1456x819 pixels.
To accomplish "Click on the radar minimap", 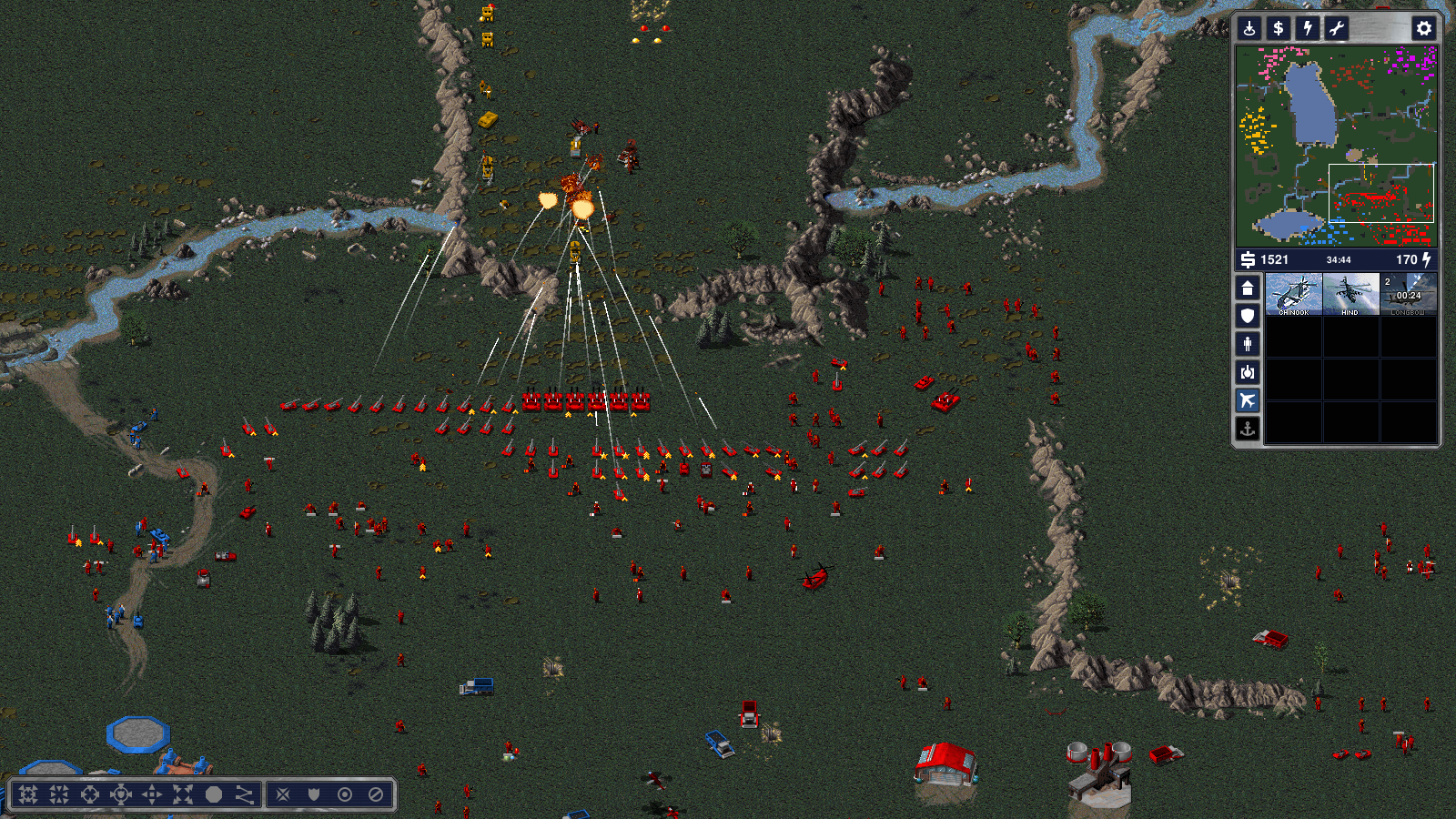I will pos(1336,146).
